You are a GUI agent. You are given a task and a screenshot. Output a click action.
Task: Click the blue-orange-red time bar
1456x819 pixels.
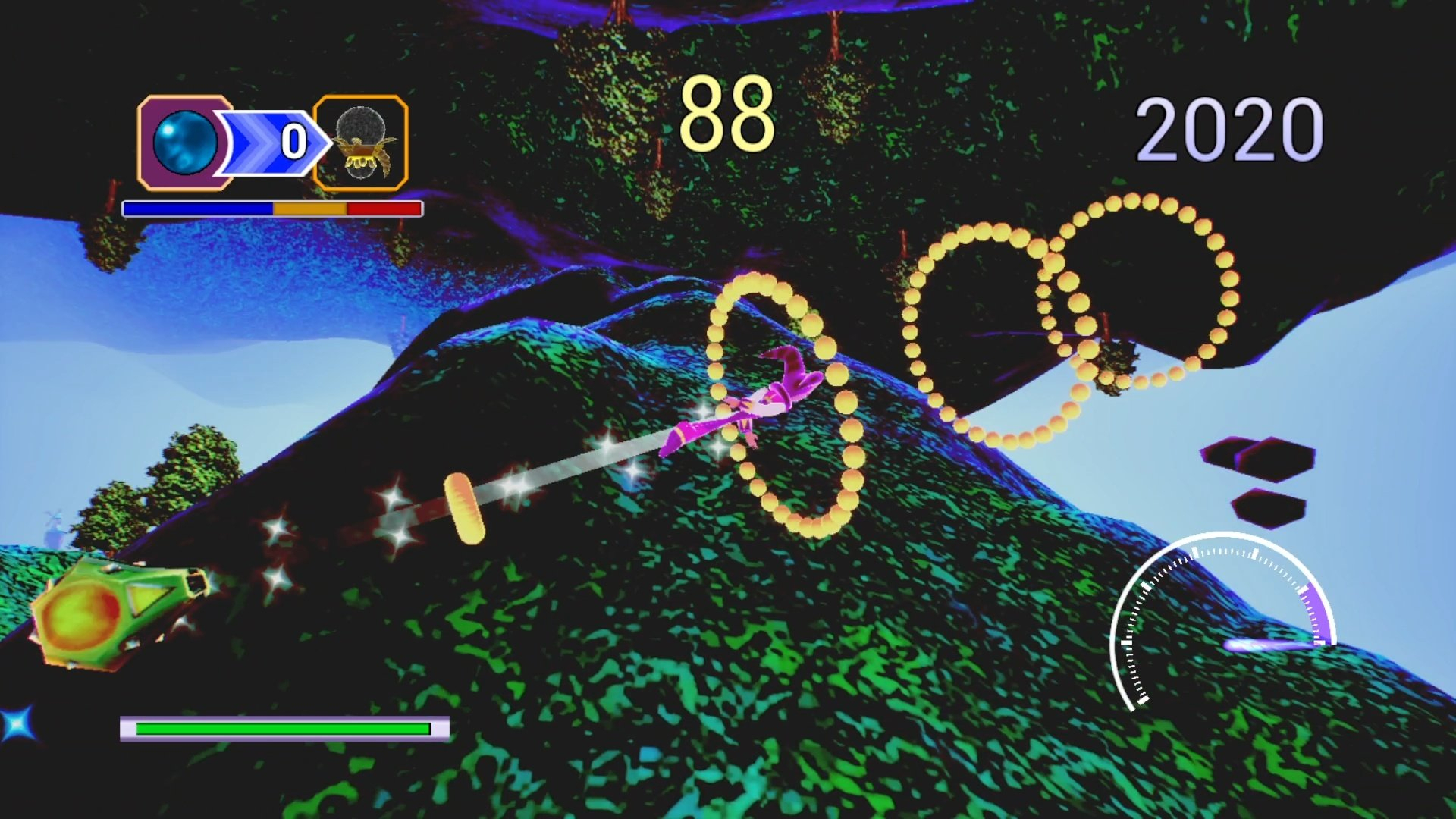271,207
